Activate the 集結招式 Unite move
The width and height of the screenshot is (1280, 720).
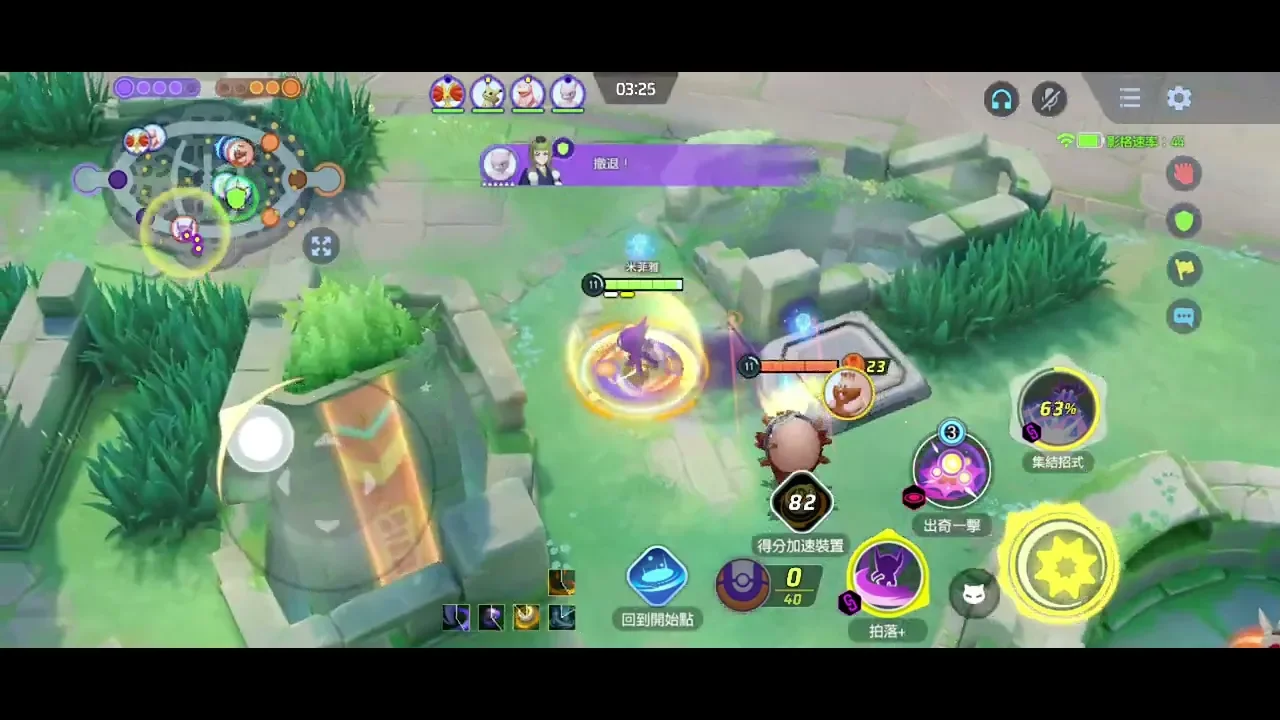1058,410
